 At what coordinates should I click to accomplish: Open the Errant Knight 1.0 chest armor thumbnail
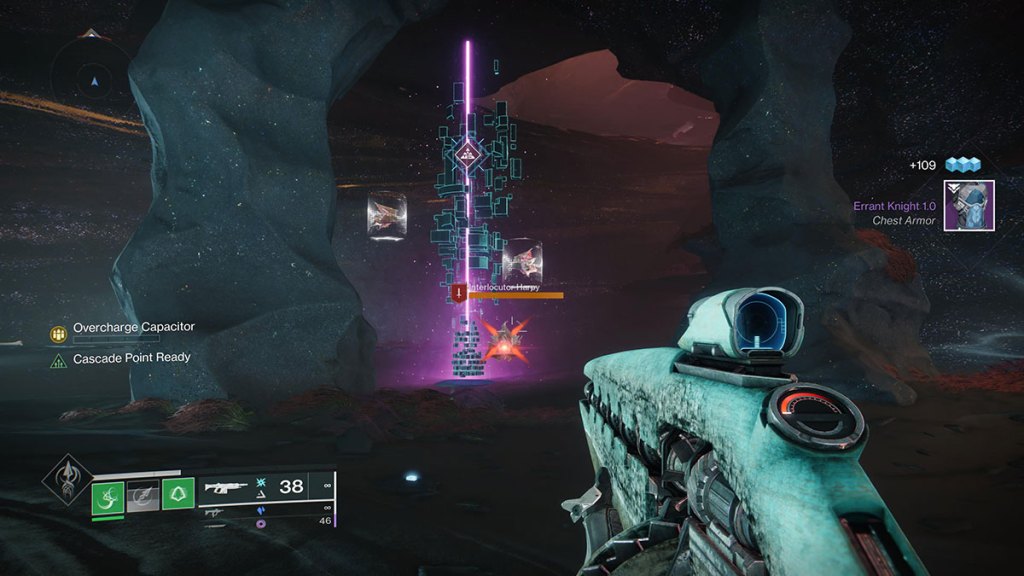point(968,206)
